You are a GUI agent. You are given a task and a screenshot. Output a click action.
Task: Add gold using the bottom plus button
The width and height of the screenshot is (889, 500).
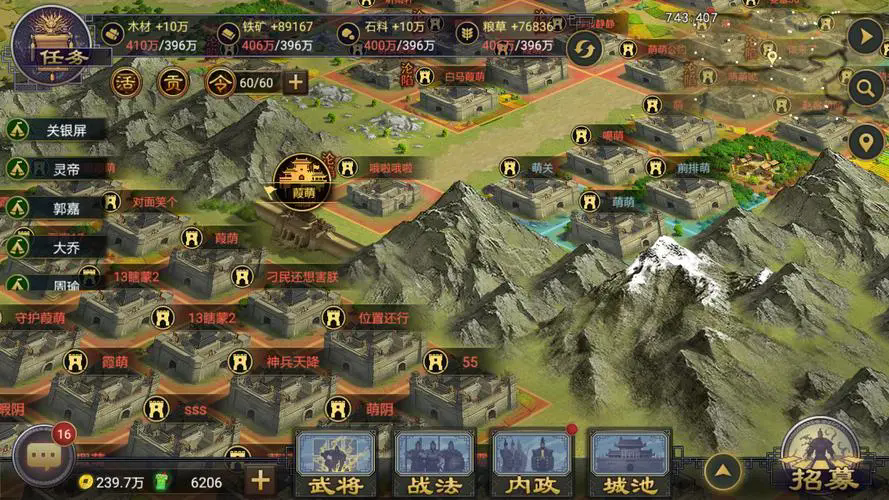click(260, 480)
